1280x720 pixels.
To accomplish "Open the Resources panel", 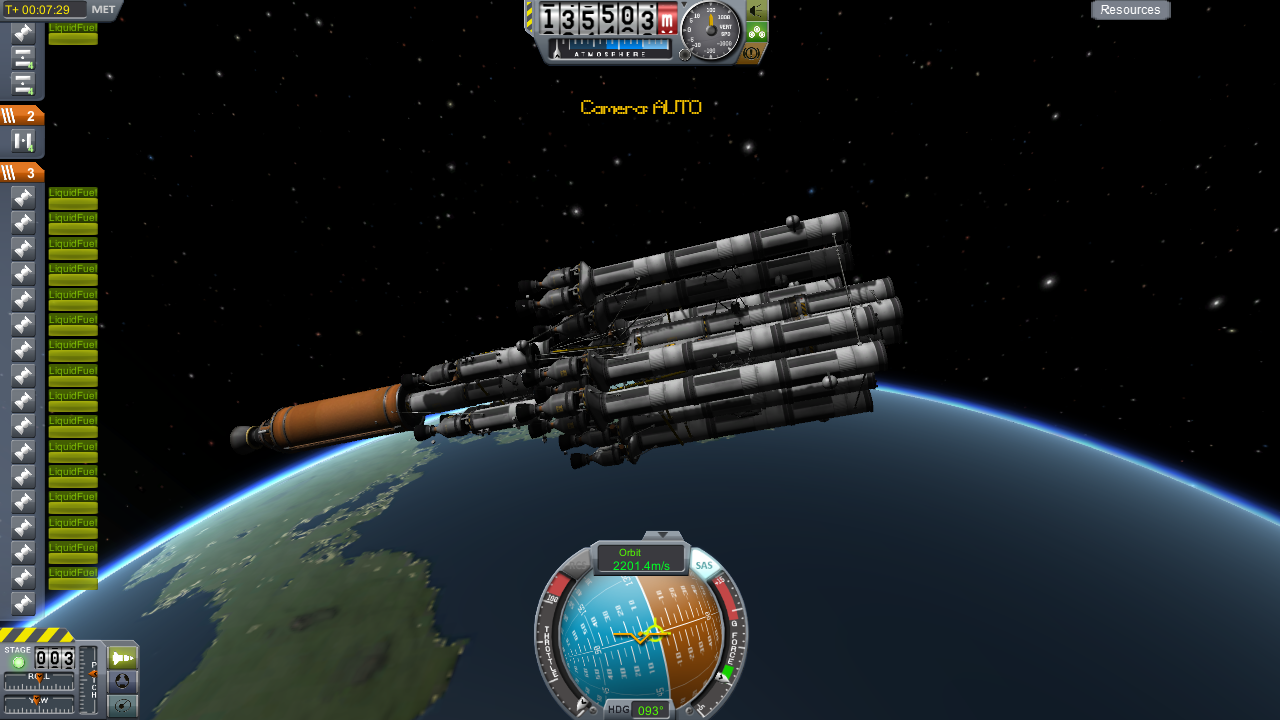I will 1130,10.
